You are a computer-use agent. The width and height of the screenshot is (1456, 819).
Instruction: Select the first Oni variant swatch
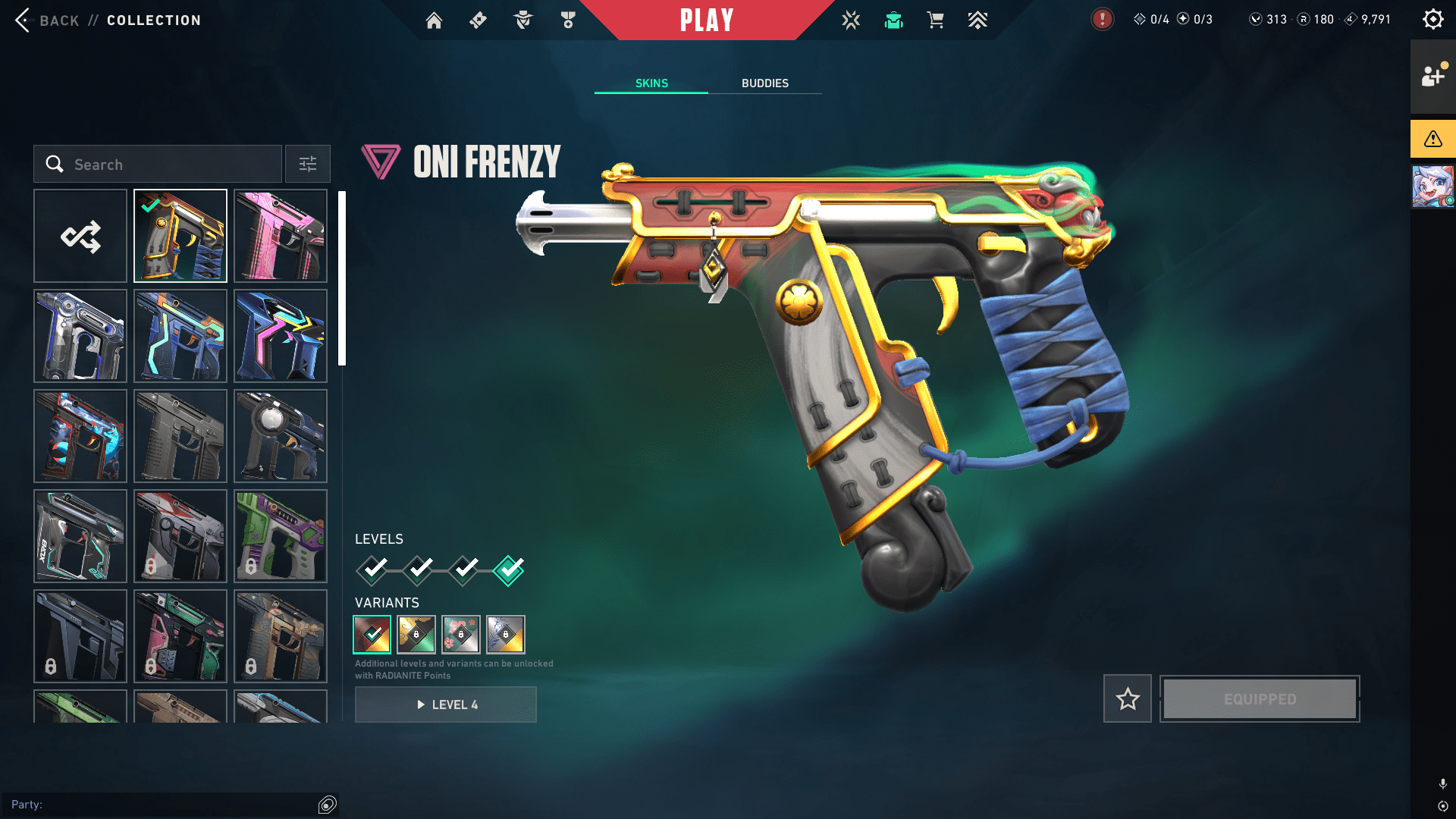372,634
